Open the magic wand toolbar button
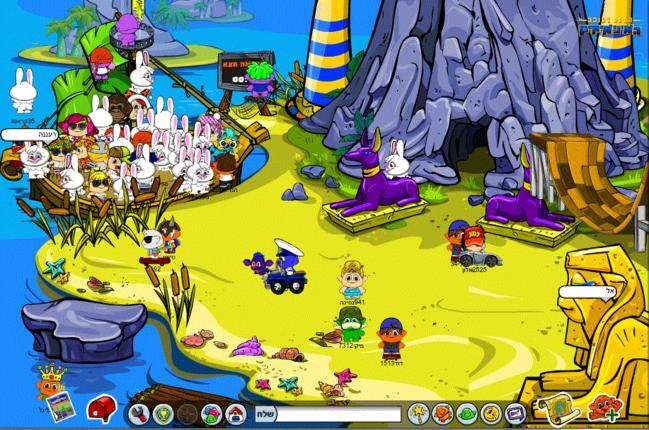Image resolution: width=649 pixels, height=430 pixels. (x=417, y=413)
